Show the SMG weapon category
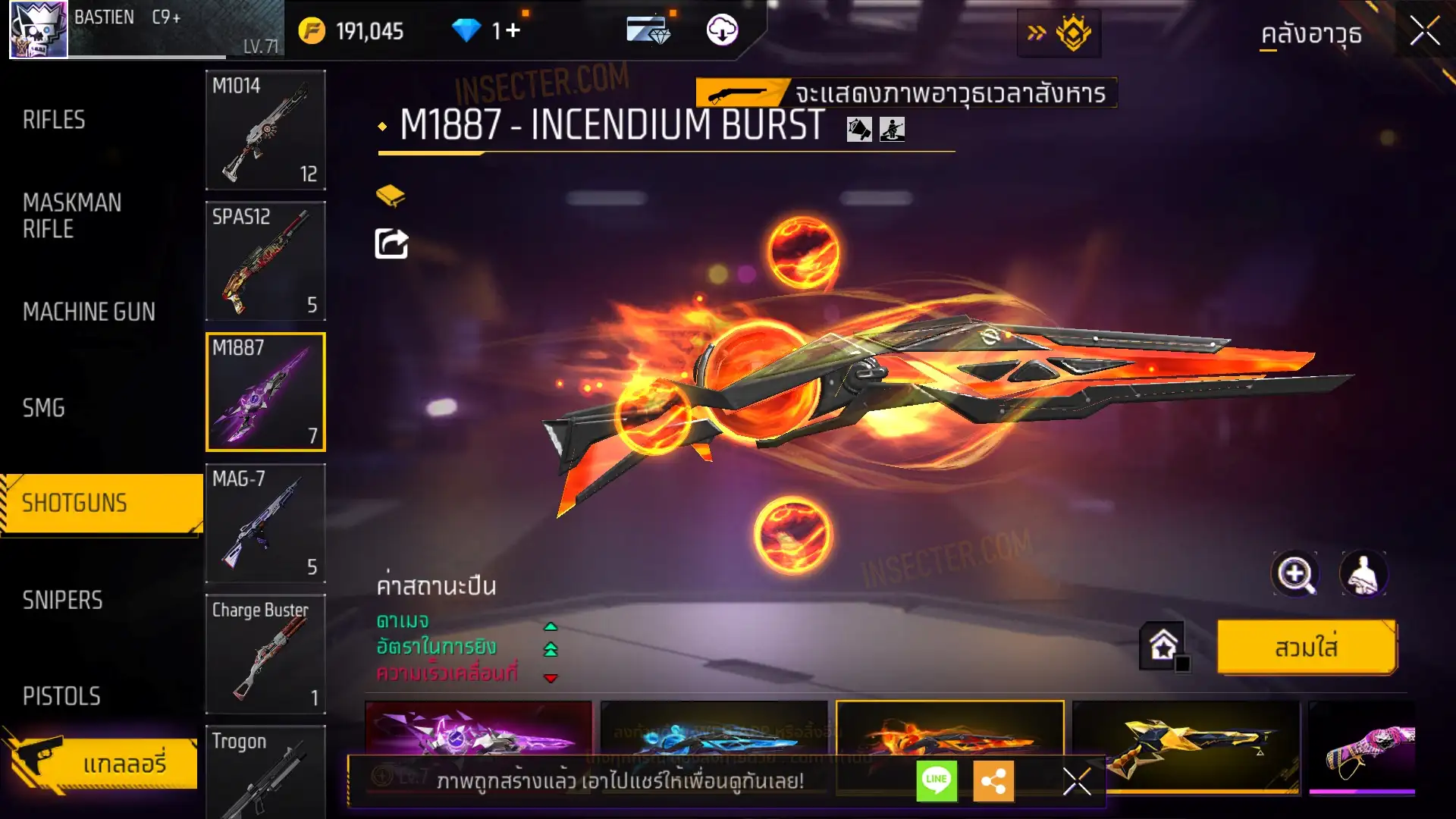Image resolution: width=1456 pixels, height=819 pixels. click(44, 408)
